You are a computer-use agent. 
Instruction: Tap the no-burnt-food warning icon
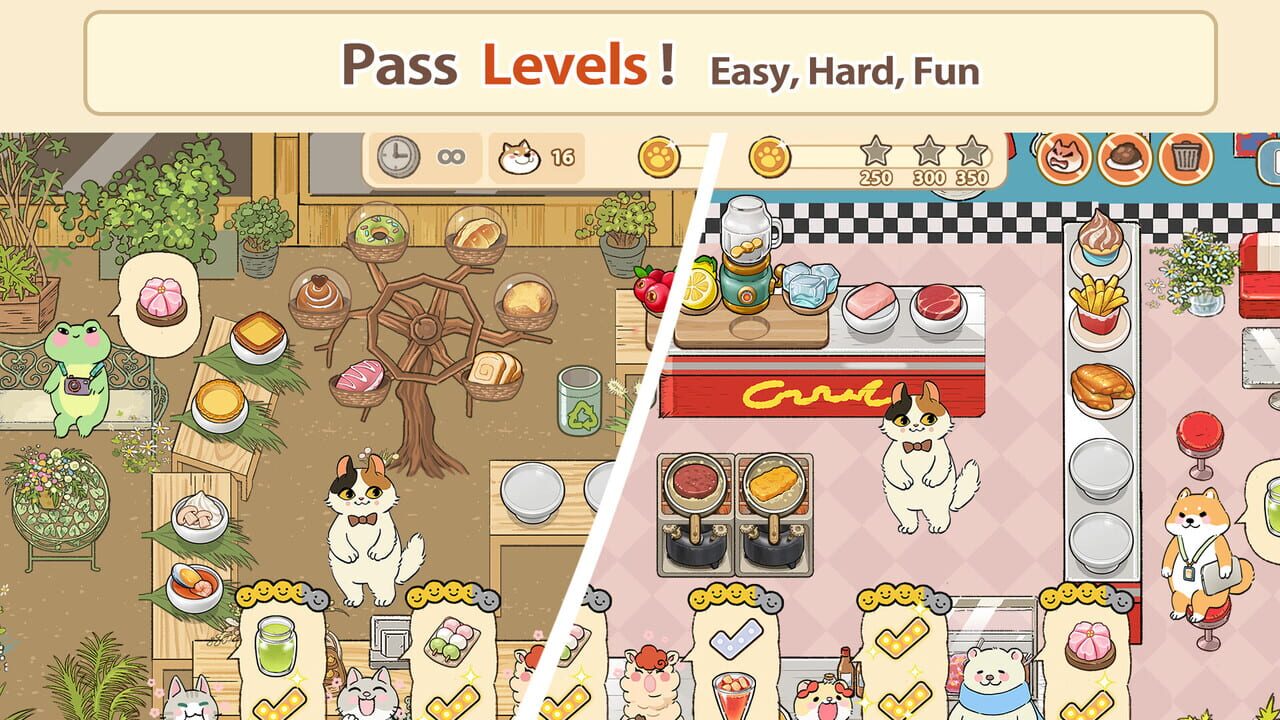point(1122,157)
